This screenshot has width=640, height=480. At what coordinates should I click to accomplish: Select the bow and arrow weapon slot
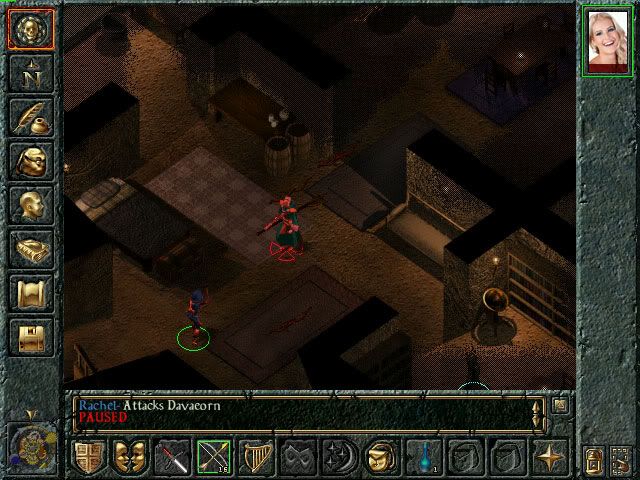pos(213,457)
